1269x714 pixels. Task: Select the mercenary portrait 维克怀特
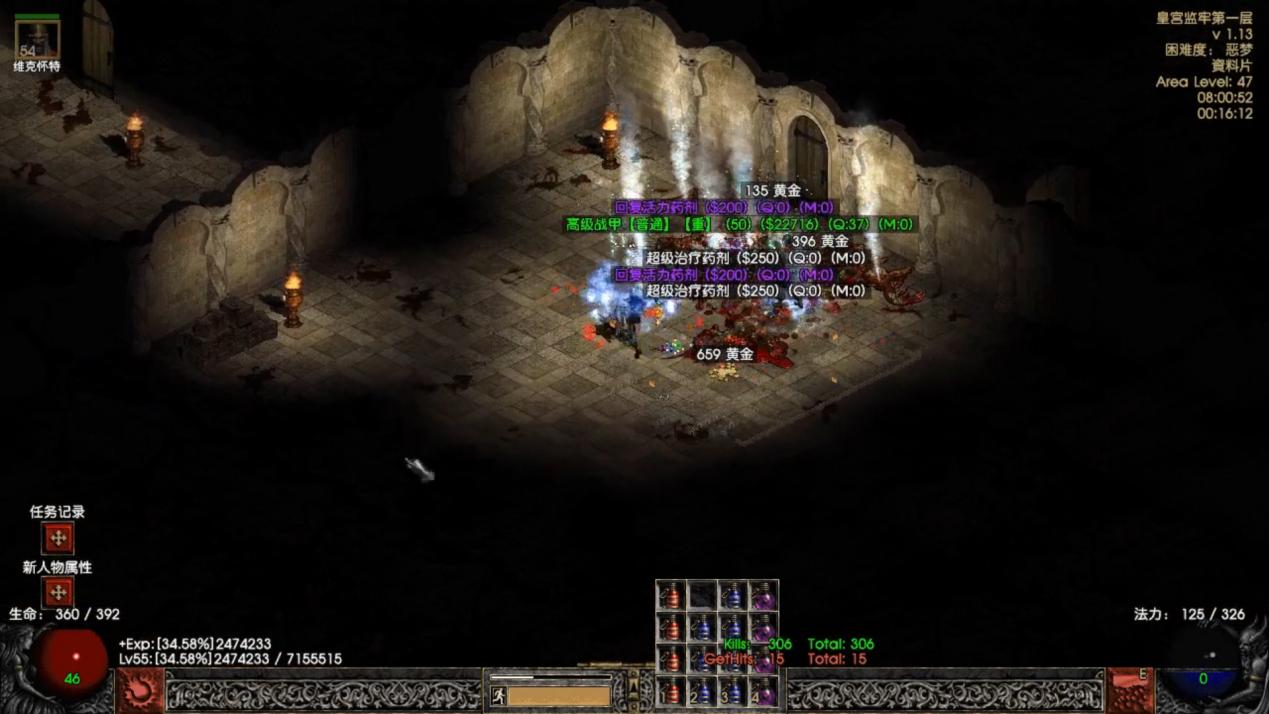[x=37, y=40]
